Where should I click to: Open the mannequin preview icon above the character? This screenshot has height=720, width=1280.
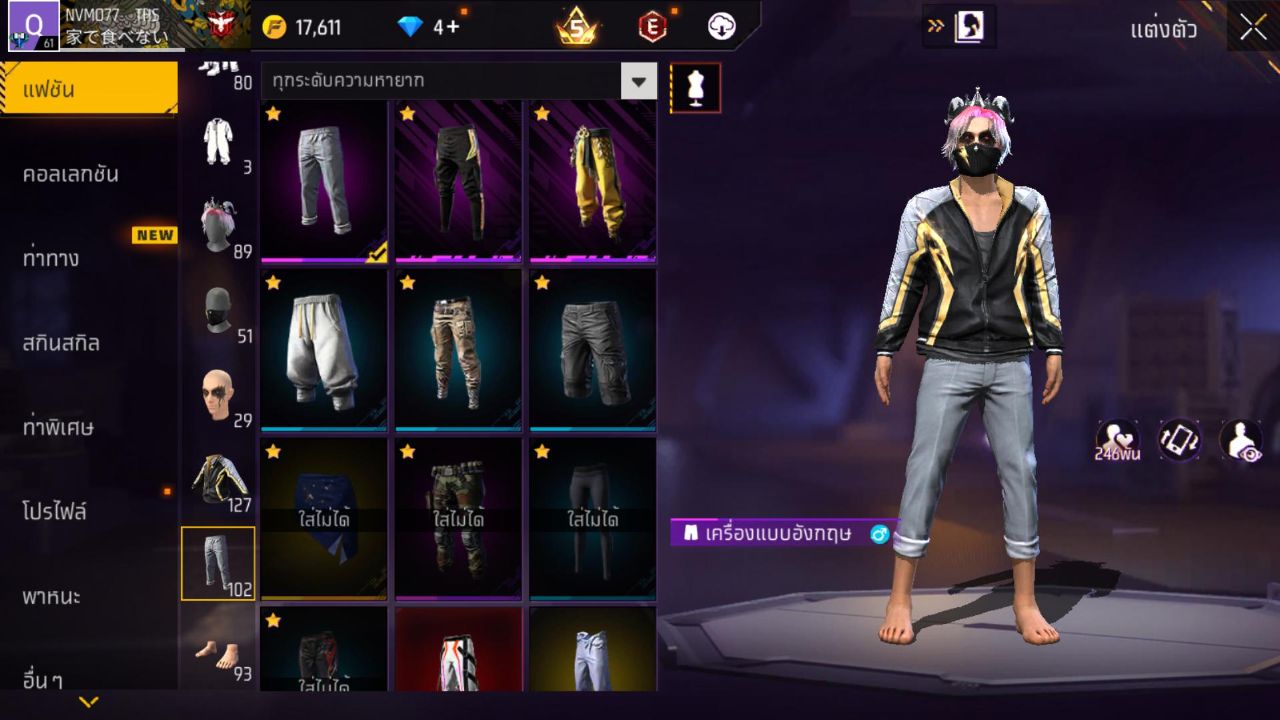coord(694,87)
